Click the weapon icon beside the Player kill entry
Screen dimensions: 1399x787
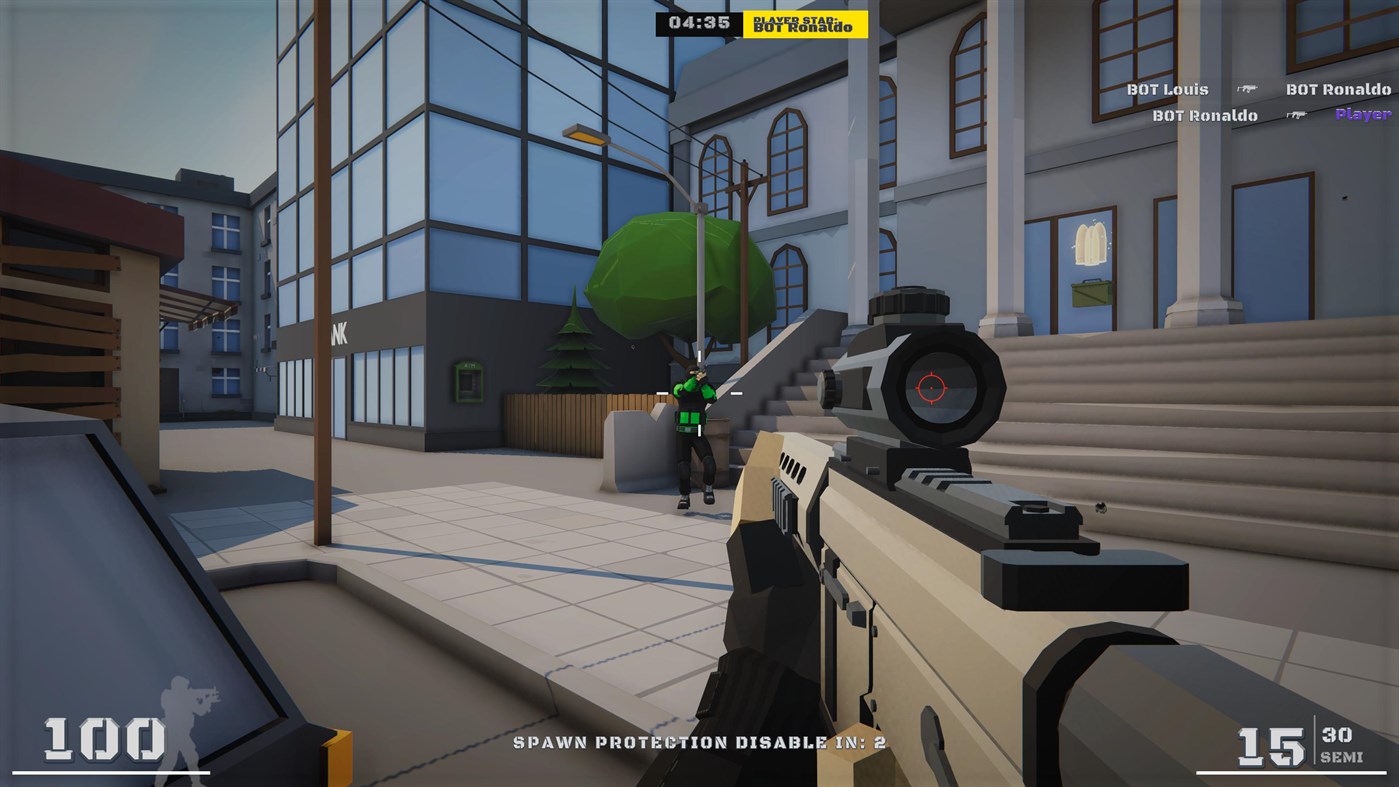1298,115
